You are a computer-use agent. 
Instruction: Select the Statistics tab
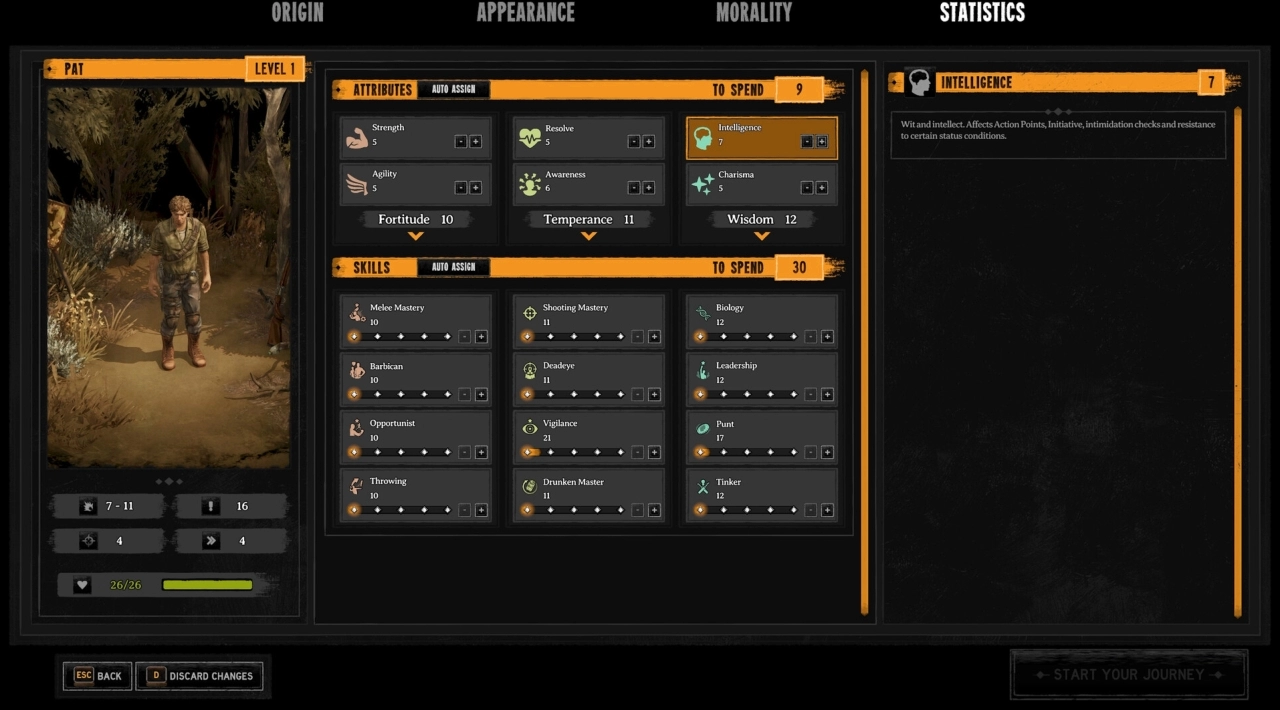(982, 13)
